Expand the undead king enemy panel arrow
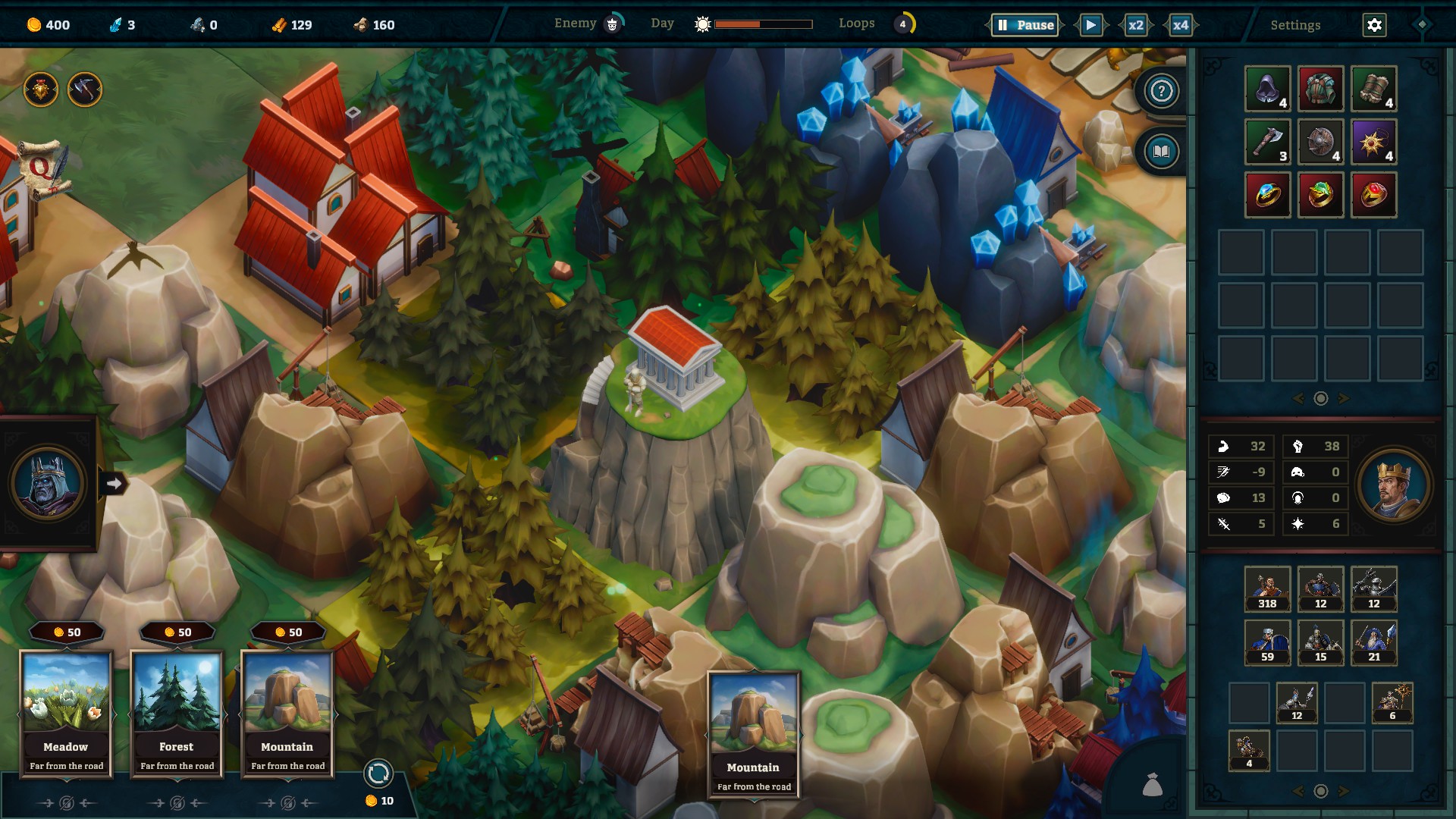Image resolution: width=1456 pixels, height=819 pixels. coord(115,483)
